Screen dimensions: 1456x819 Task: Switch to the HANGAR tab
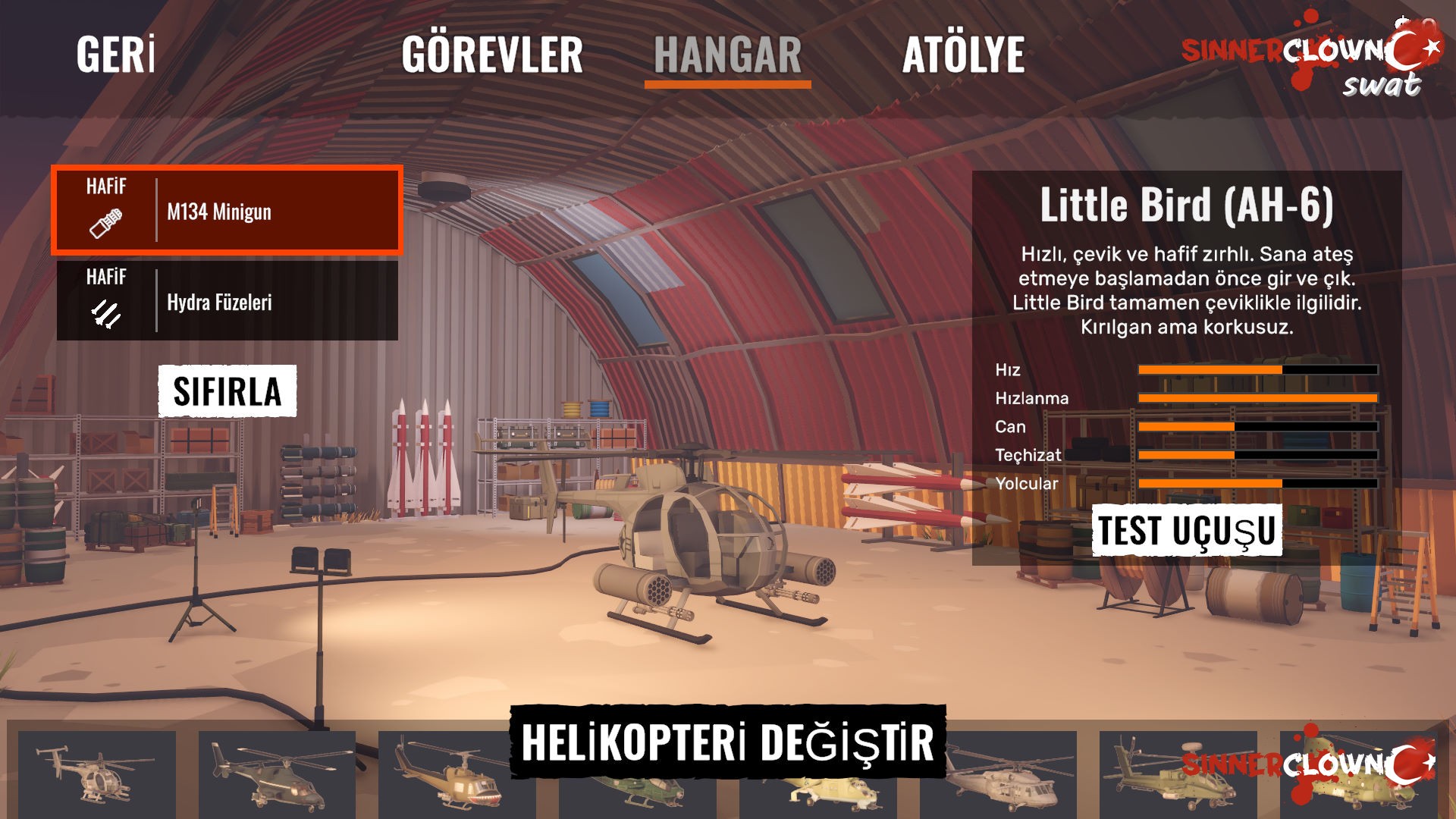pos(727,55)
